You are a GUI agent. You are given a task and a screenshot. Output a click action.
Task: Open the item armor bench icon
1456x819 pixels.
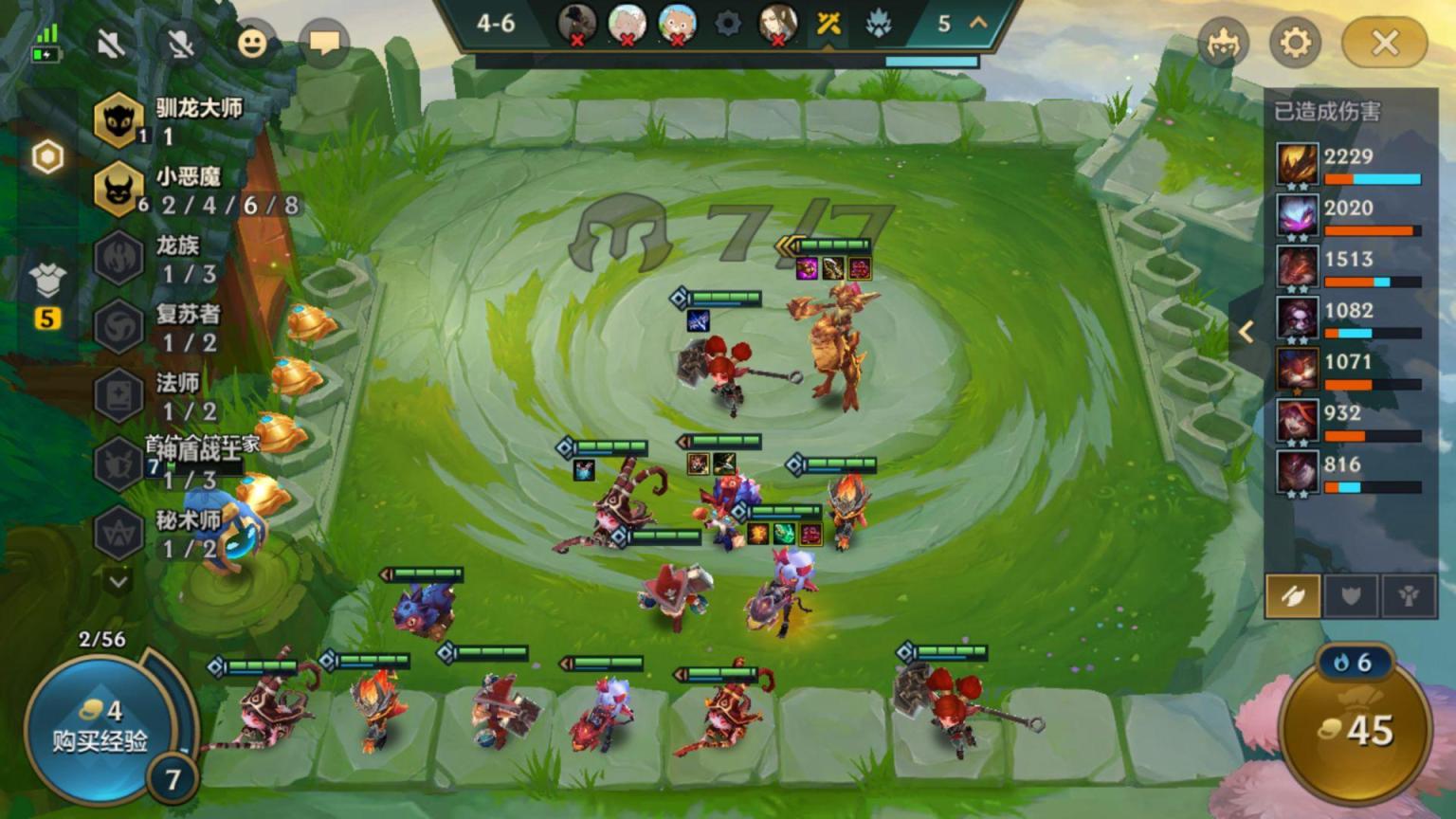click(x=46, y=282)
